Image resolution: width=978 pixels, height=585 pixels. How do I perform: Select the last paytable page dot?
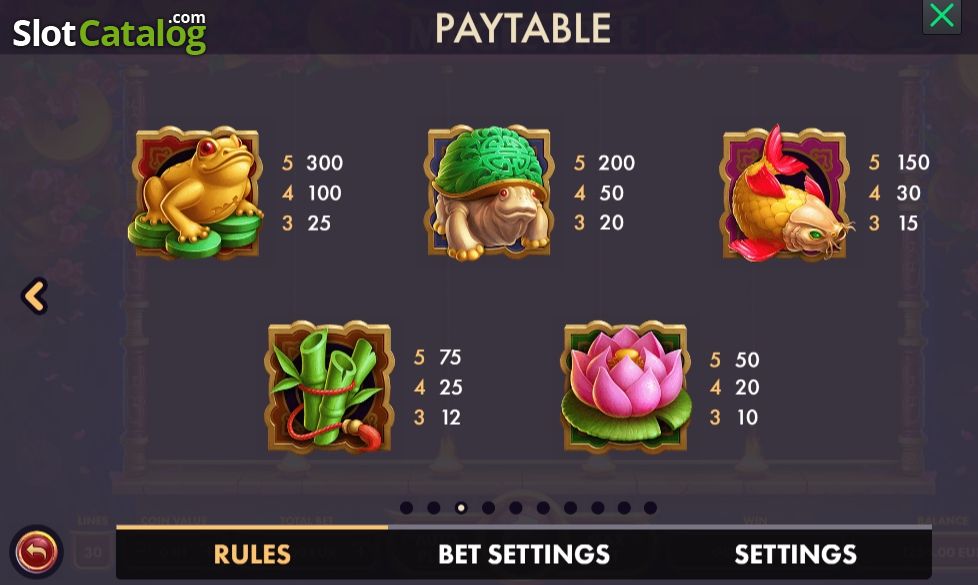pos(650,508)
